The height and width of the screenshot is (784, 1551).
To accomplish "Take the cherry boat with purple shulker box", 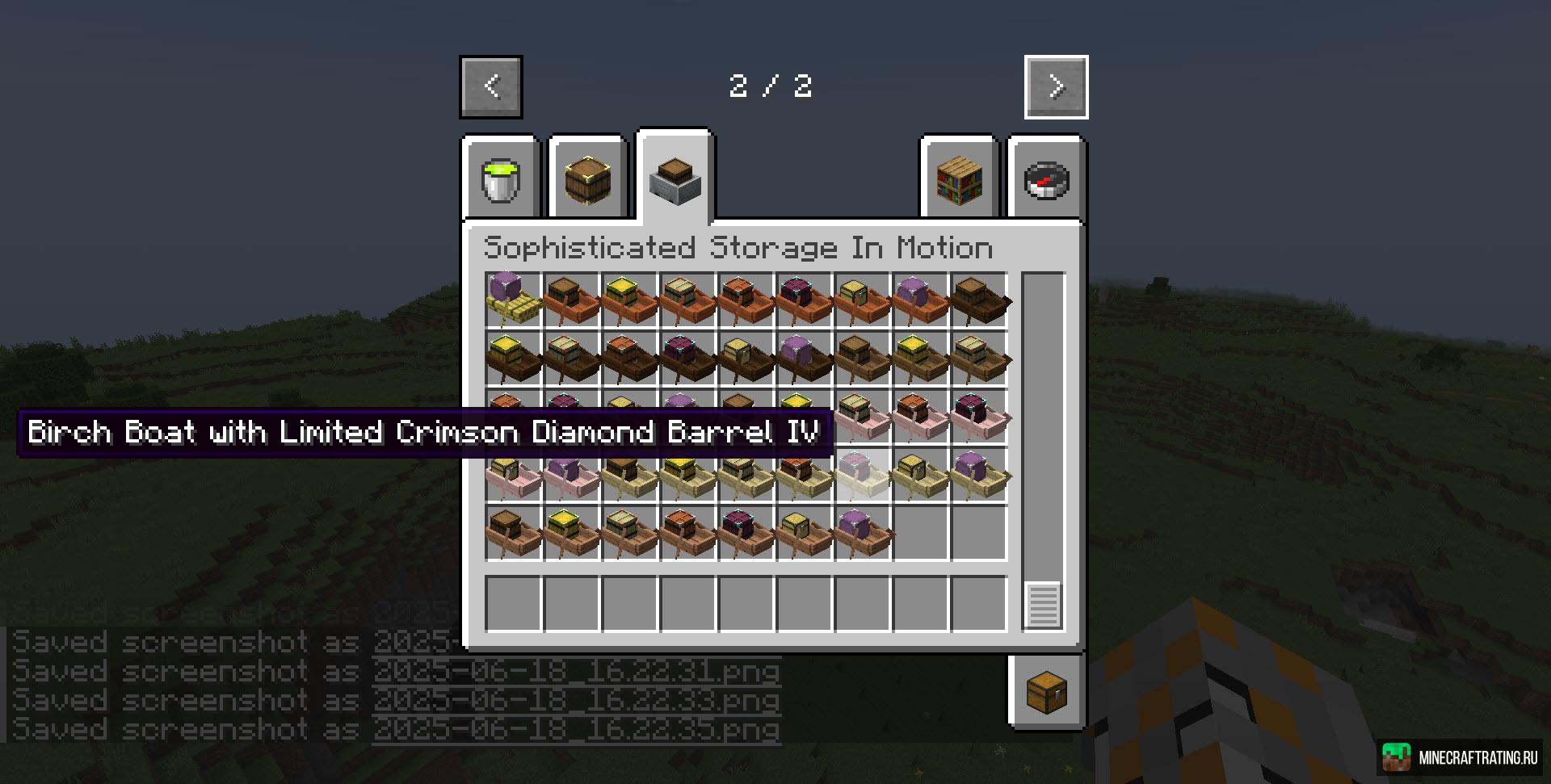I will [x=572, y=474].
